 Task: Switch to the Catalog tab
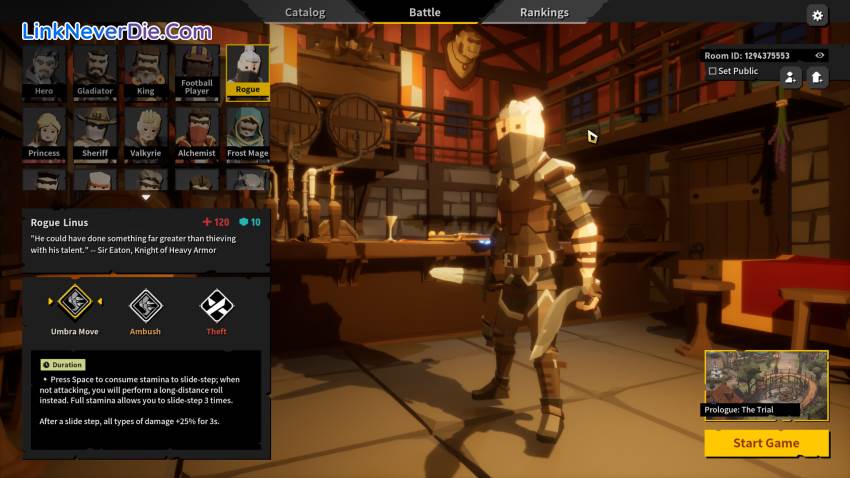305,12
